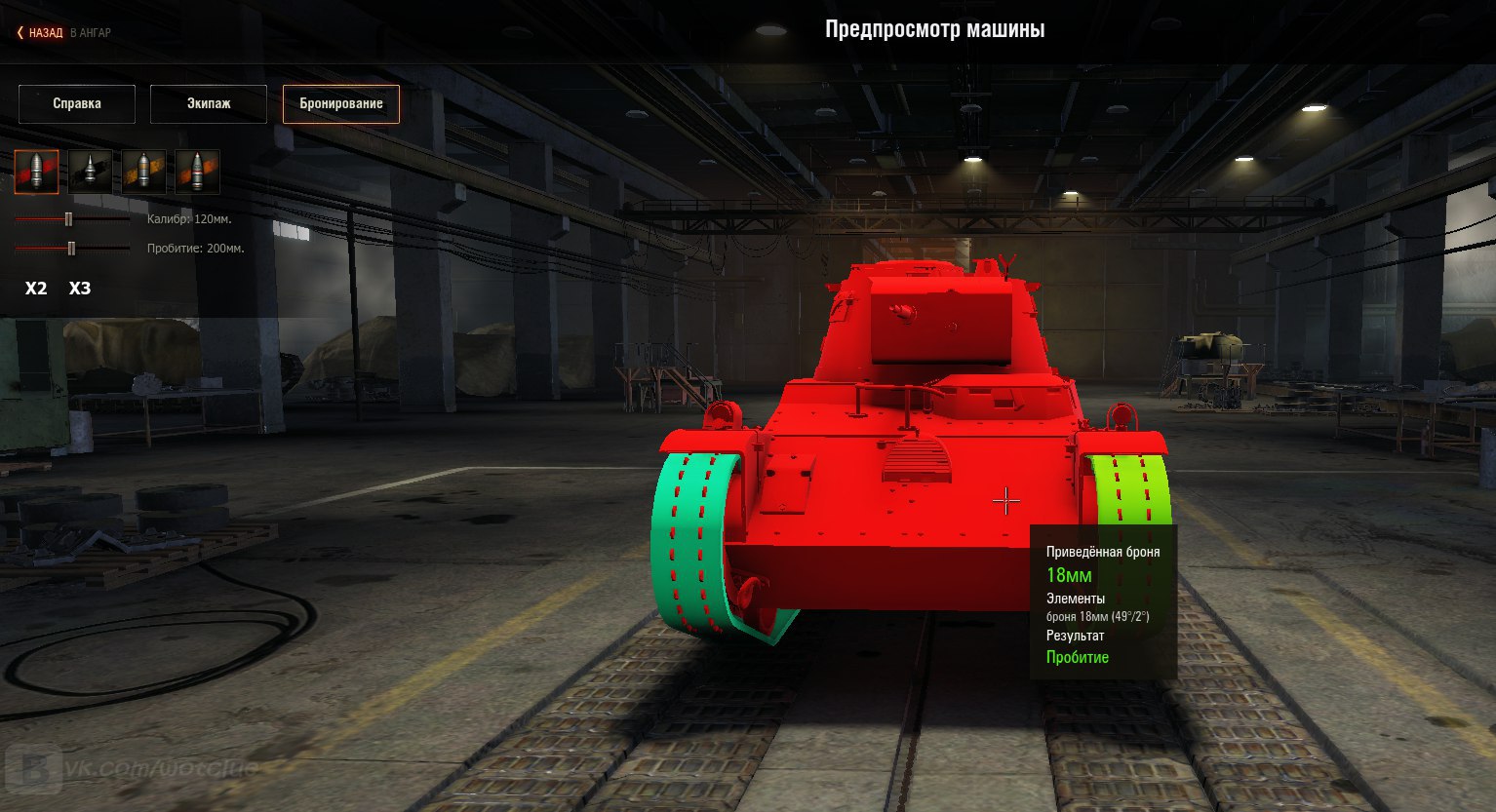Viewport: 1496px width, 812px height.
Task: Switch to the Экипаж tab
Action: coord(209,103)
